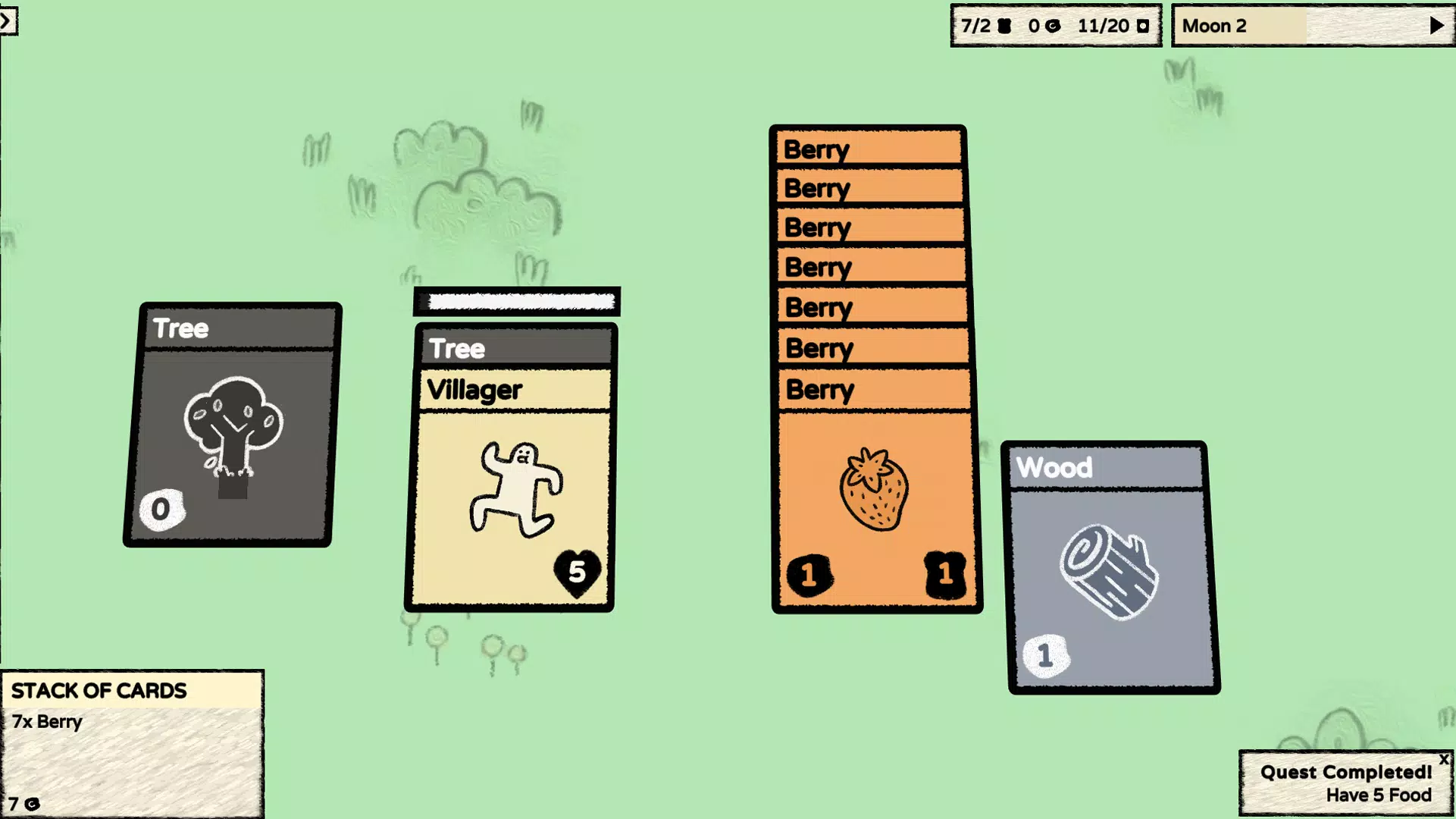Click the 1 badge on the Wood card
This screenshot has height=819, width=1456.
tap(1044, 654)
